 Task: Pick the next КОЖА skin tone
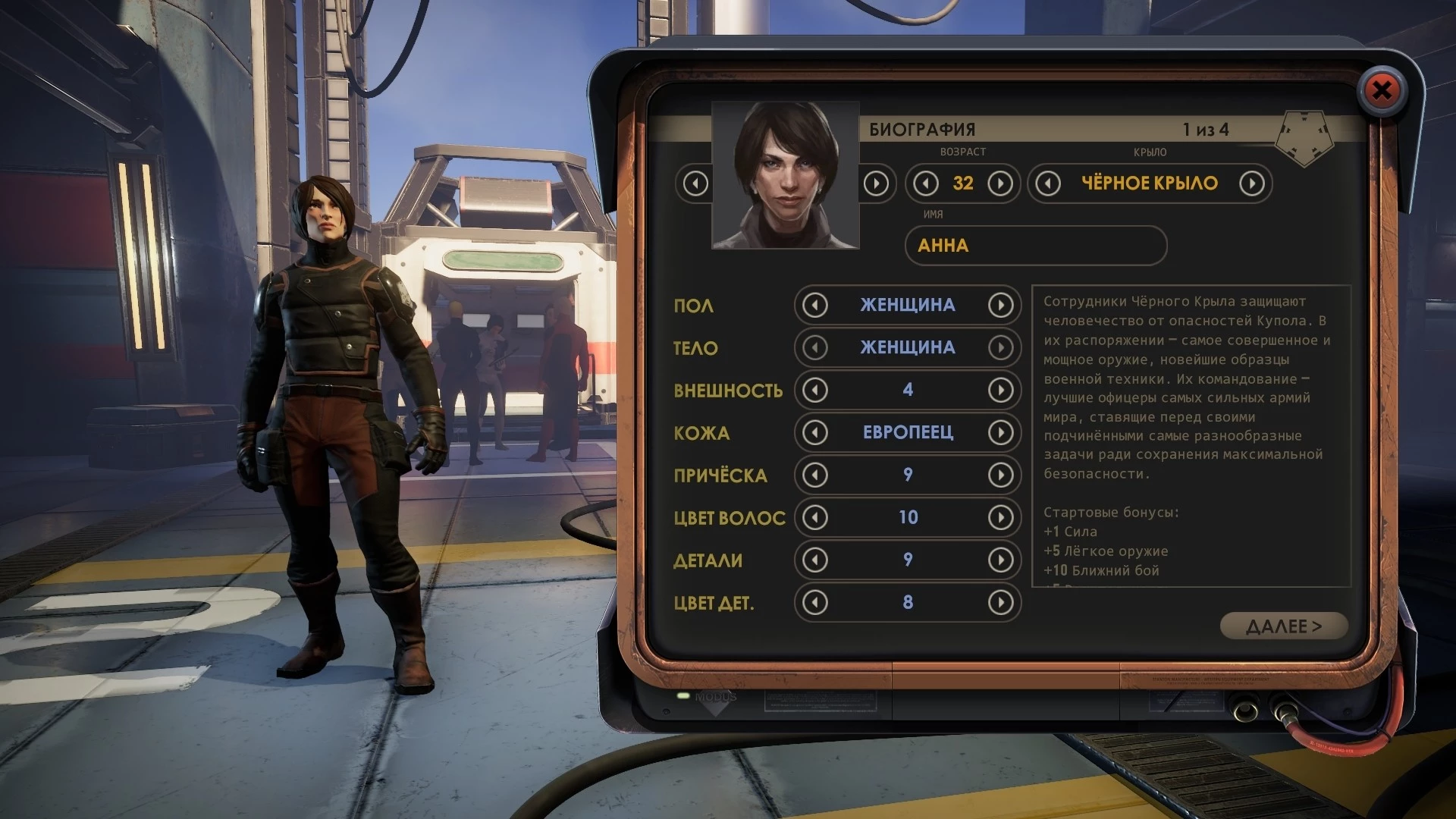coord(1000,433)
